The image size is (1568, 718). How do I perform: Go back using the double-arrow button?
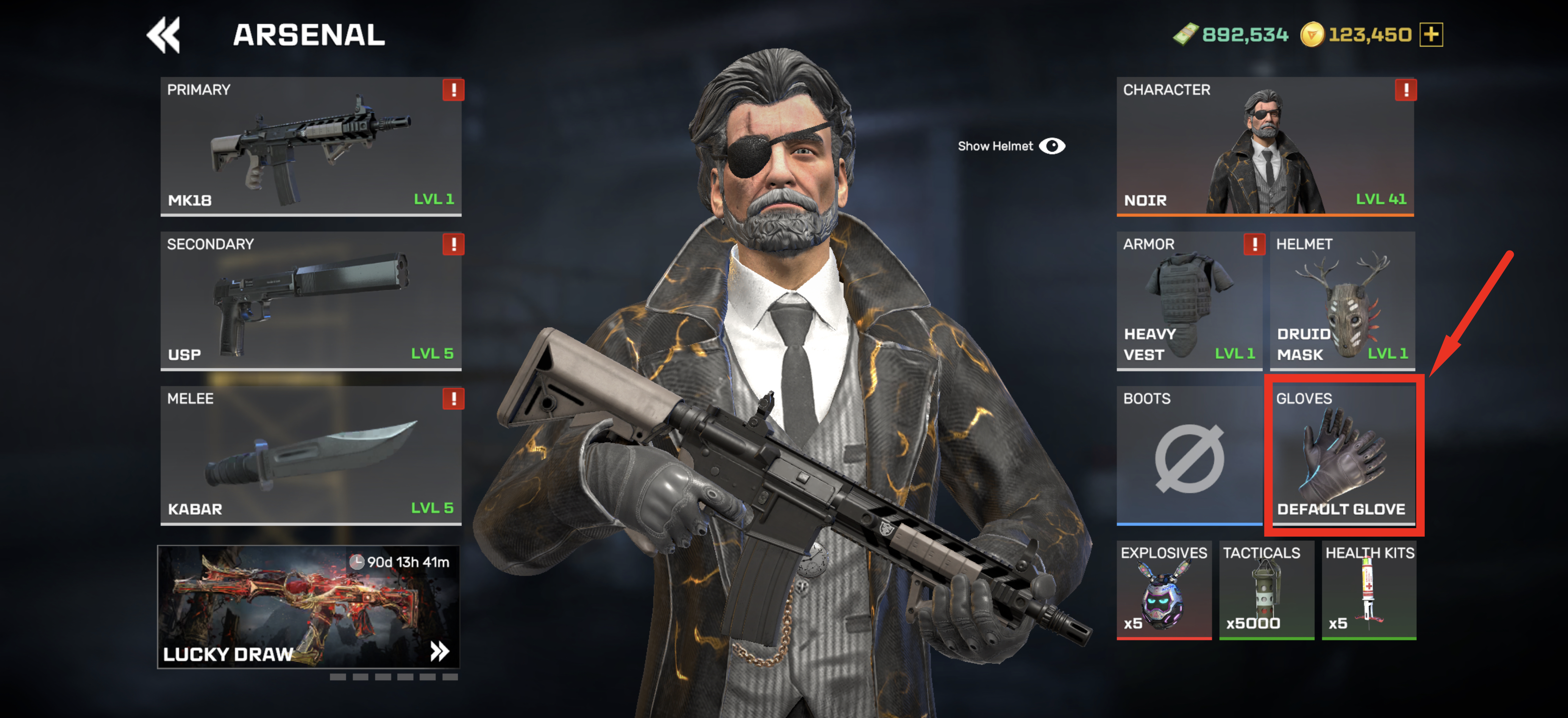click(x=163, y=35)
